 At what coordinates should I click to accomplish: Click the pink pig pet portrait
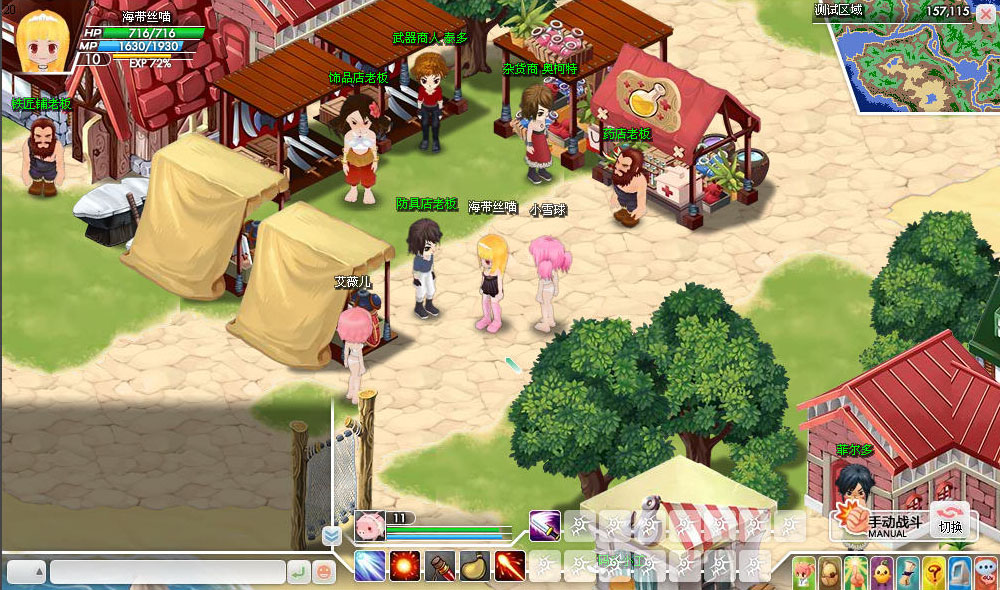369,525
